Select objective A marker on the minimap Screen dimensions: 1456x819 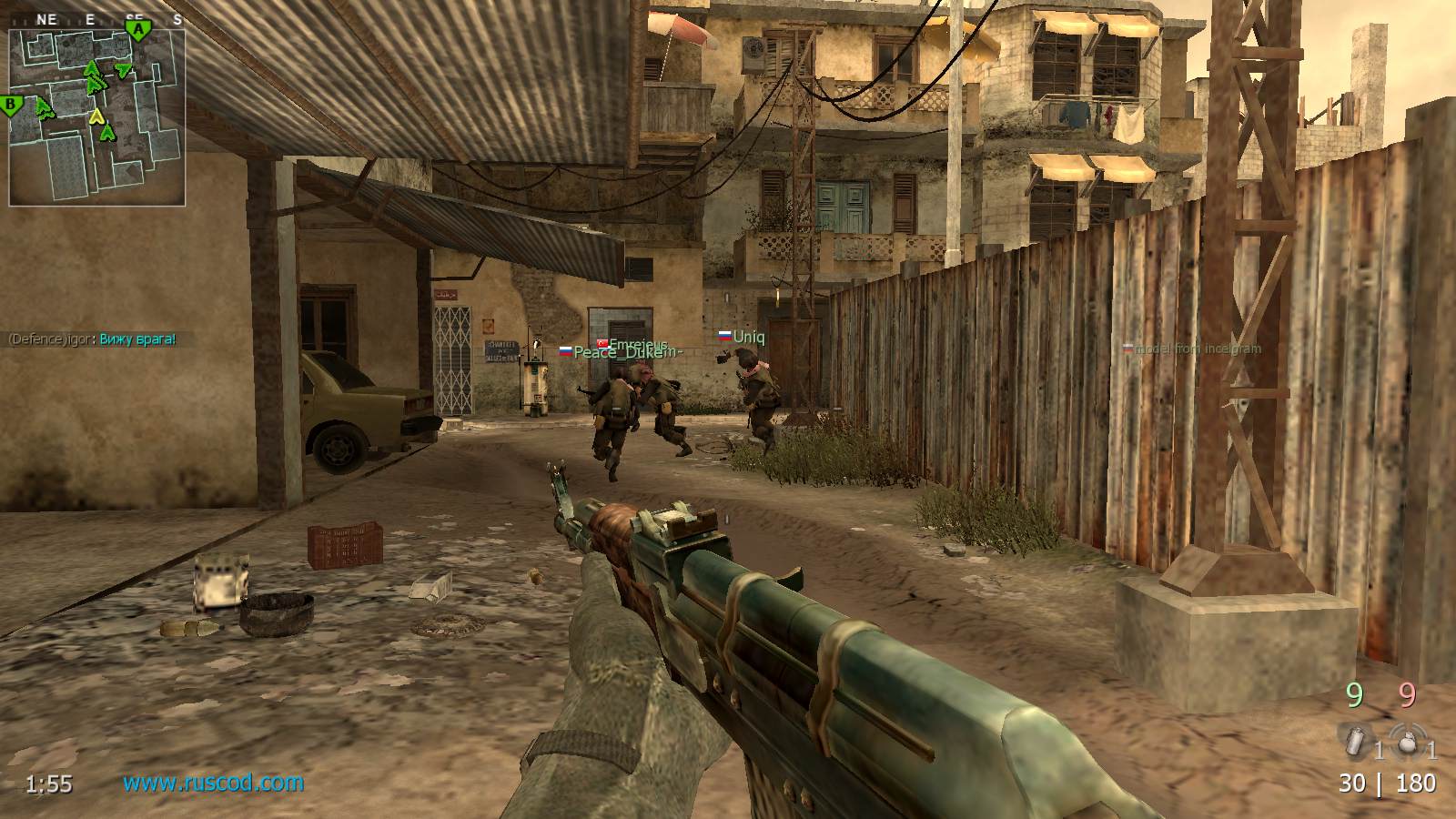click(x=138, y=30)
